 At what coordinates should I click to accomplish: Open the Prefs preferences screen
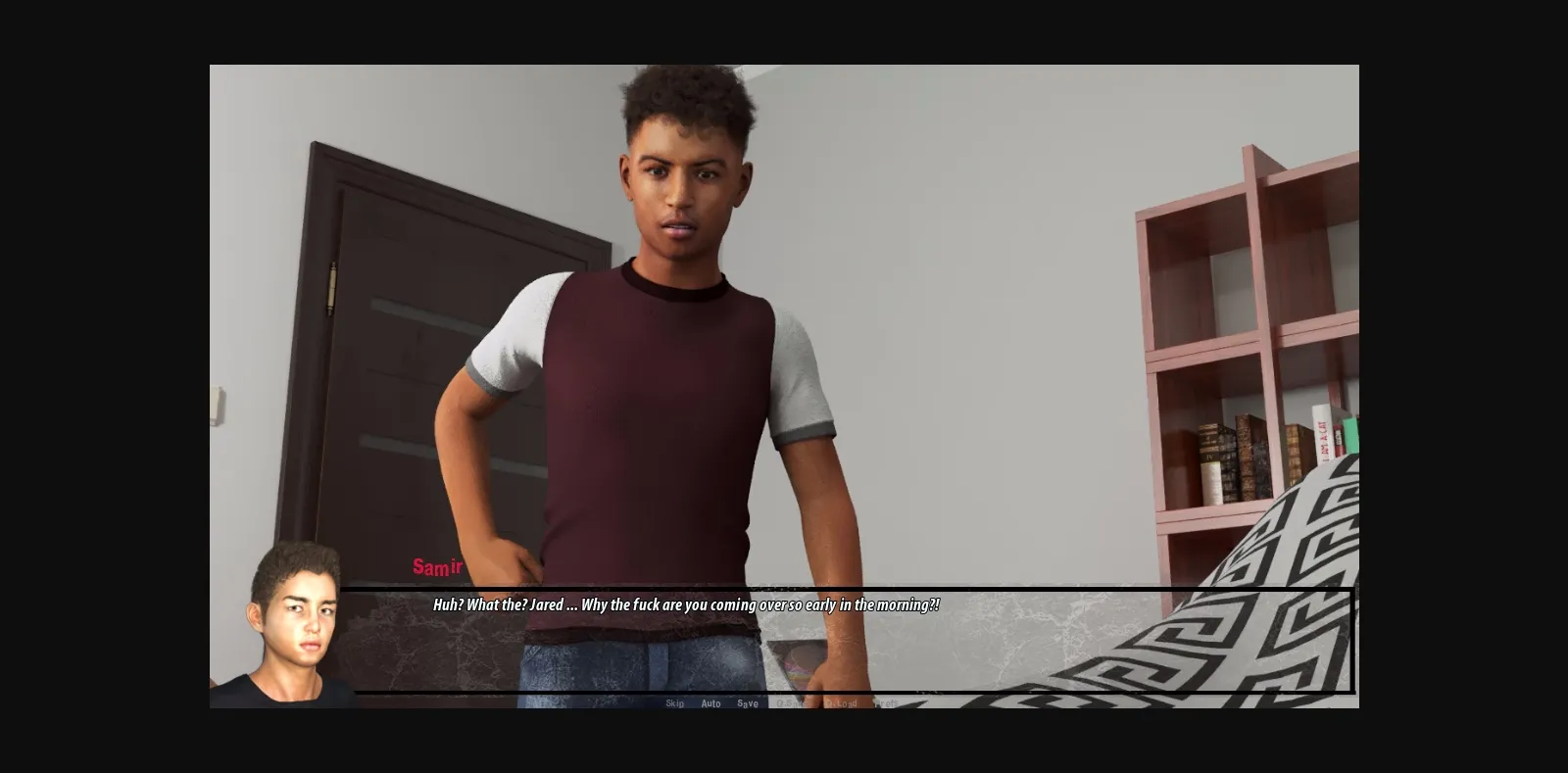(x=885, y=703)
